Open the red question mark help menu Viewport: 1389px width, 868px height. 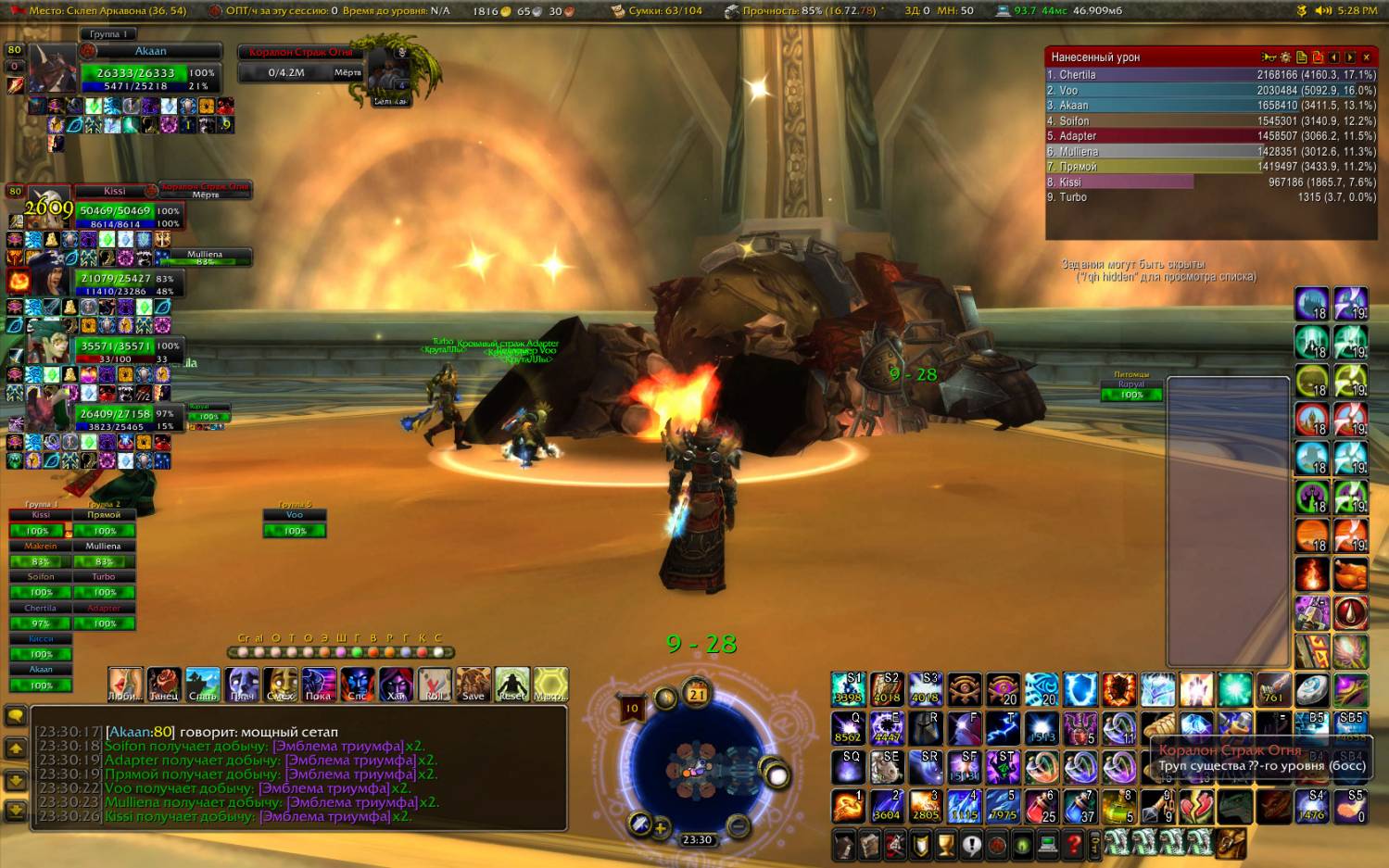point(1074,844)
